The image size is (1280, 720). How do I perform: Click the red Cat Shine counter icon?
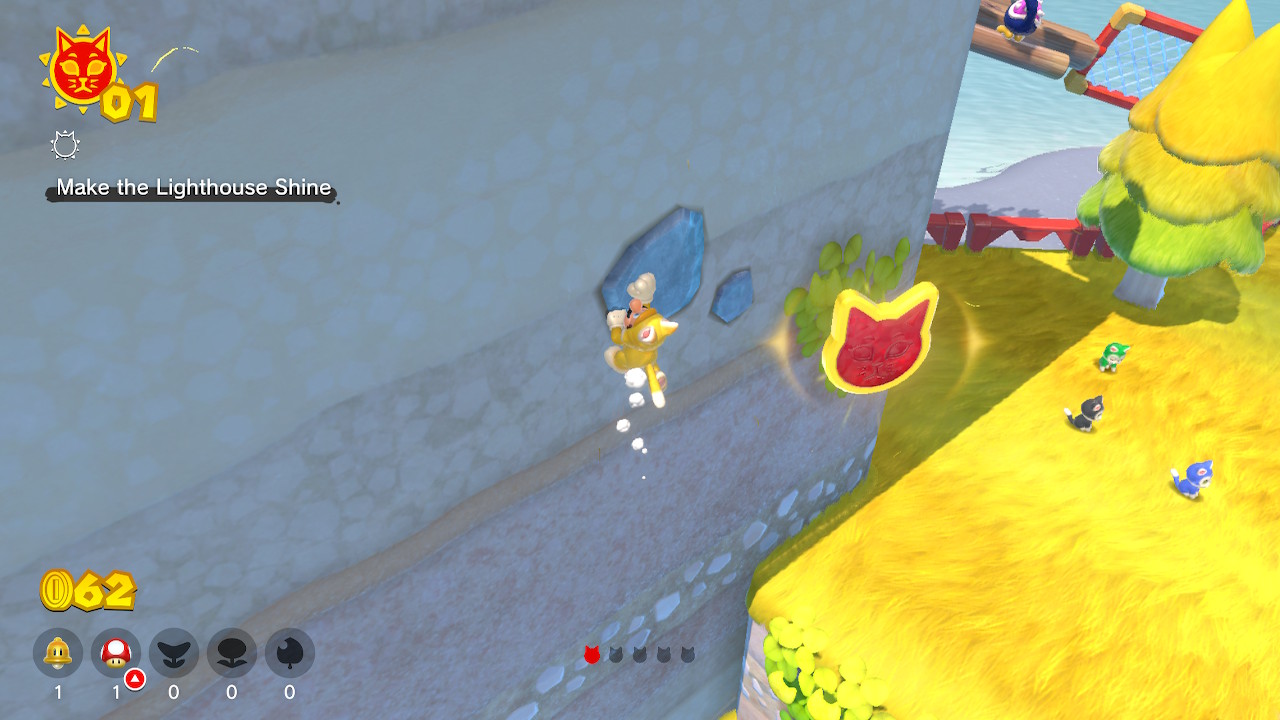point(81,68)
